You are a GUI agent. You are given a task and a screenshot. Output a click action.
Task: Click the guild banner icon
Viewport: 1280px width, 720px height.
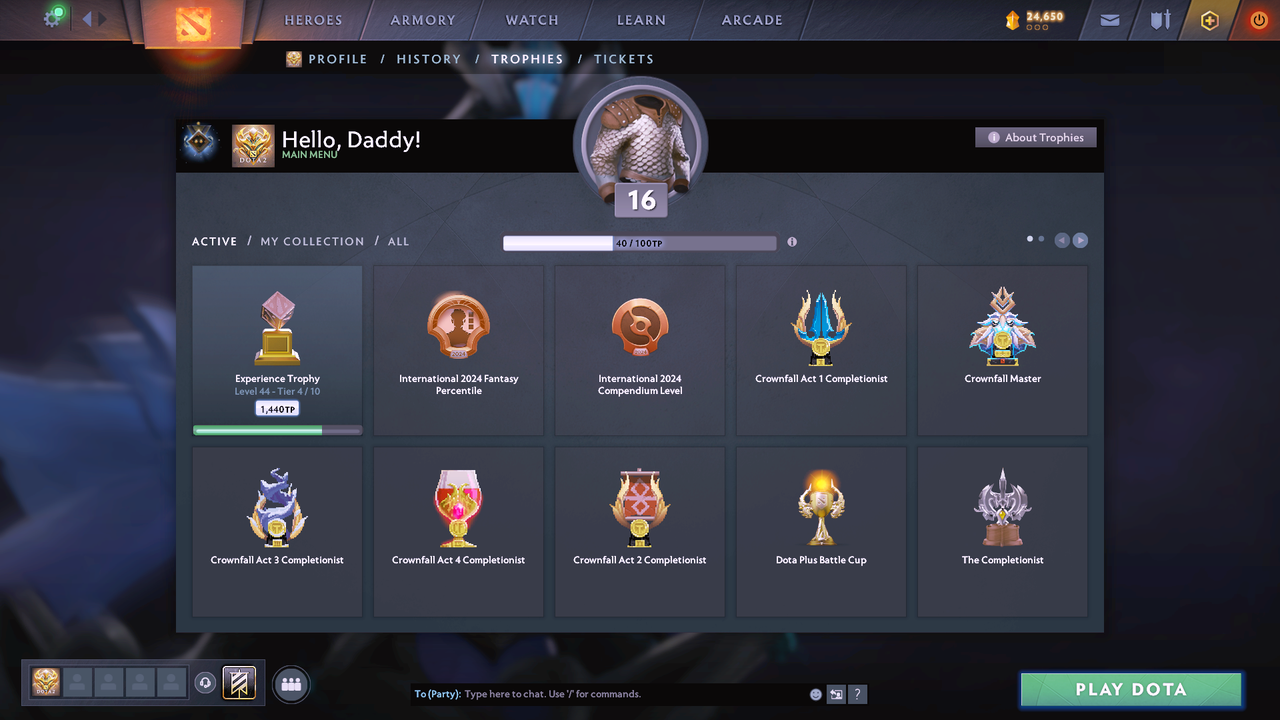239,682
